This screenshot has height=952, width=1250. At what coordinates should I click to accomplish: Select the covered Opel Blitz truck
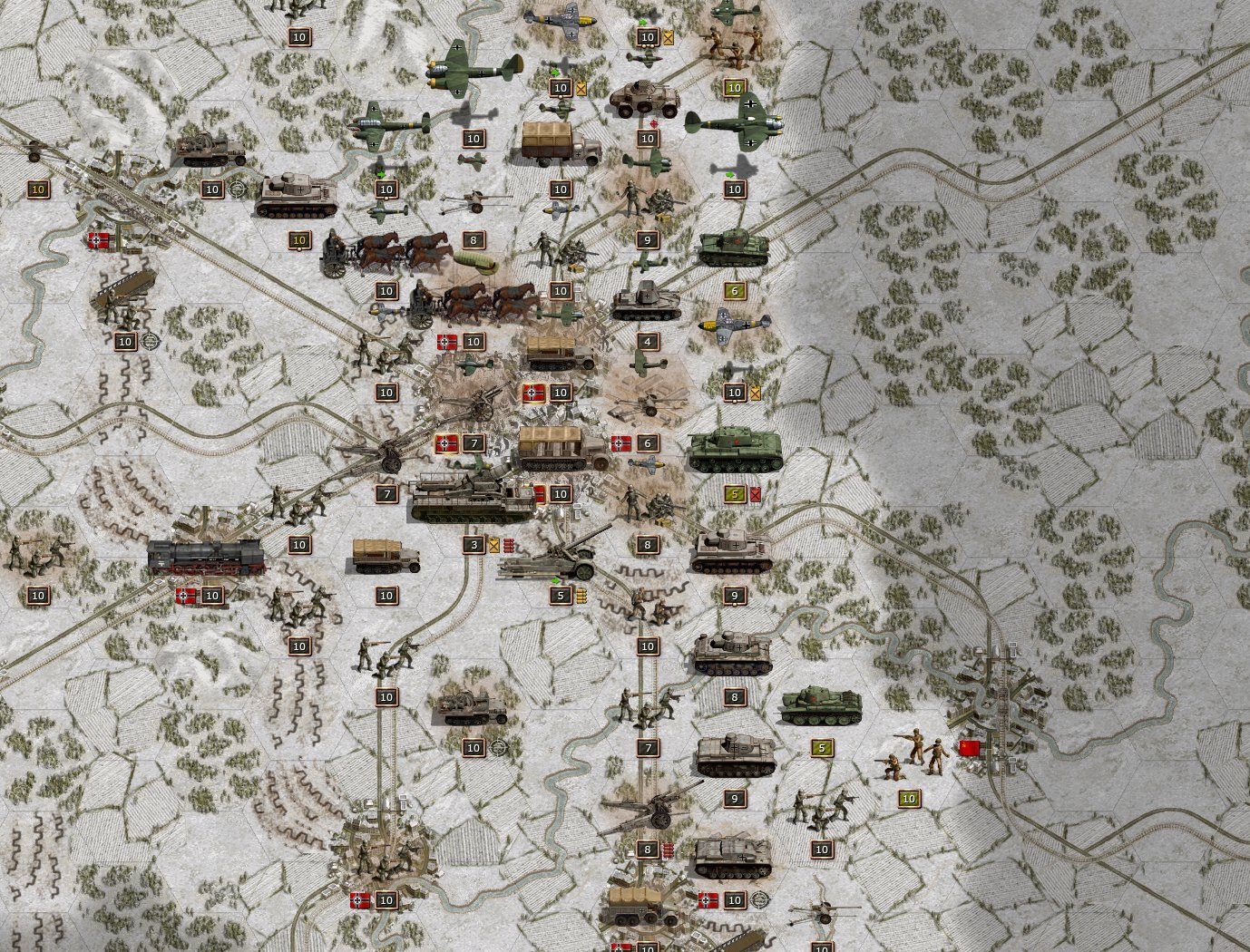pos(553,136)
